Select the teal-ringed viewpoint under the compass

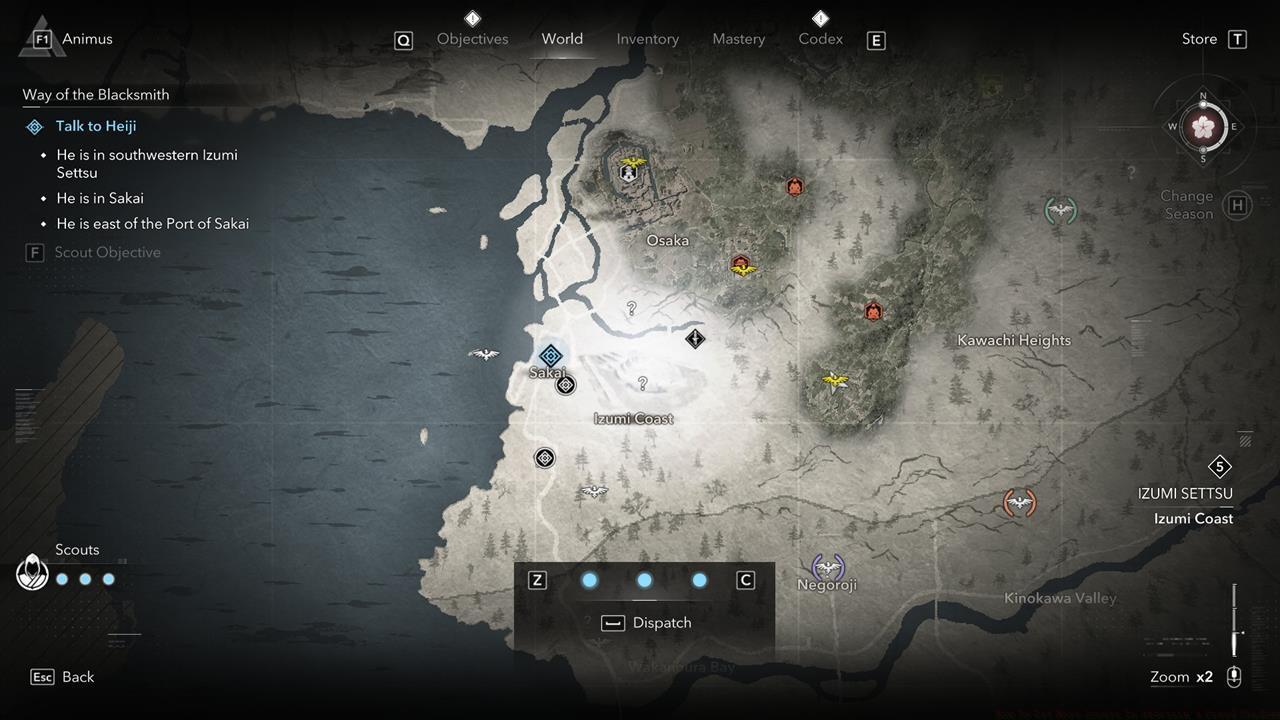(x=1060, y=210)
